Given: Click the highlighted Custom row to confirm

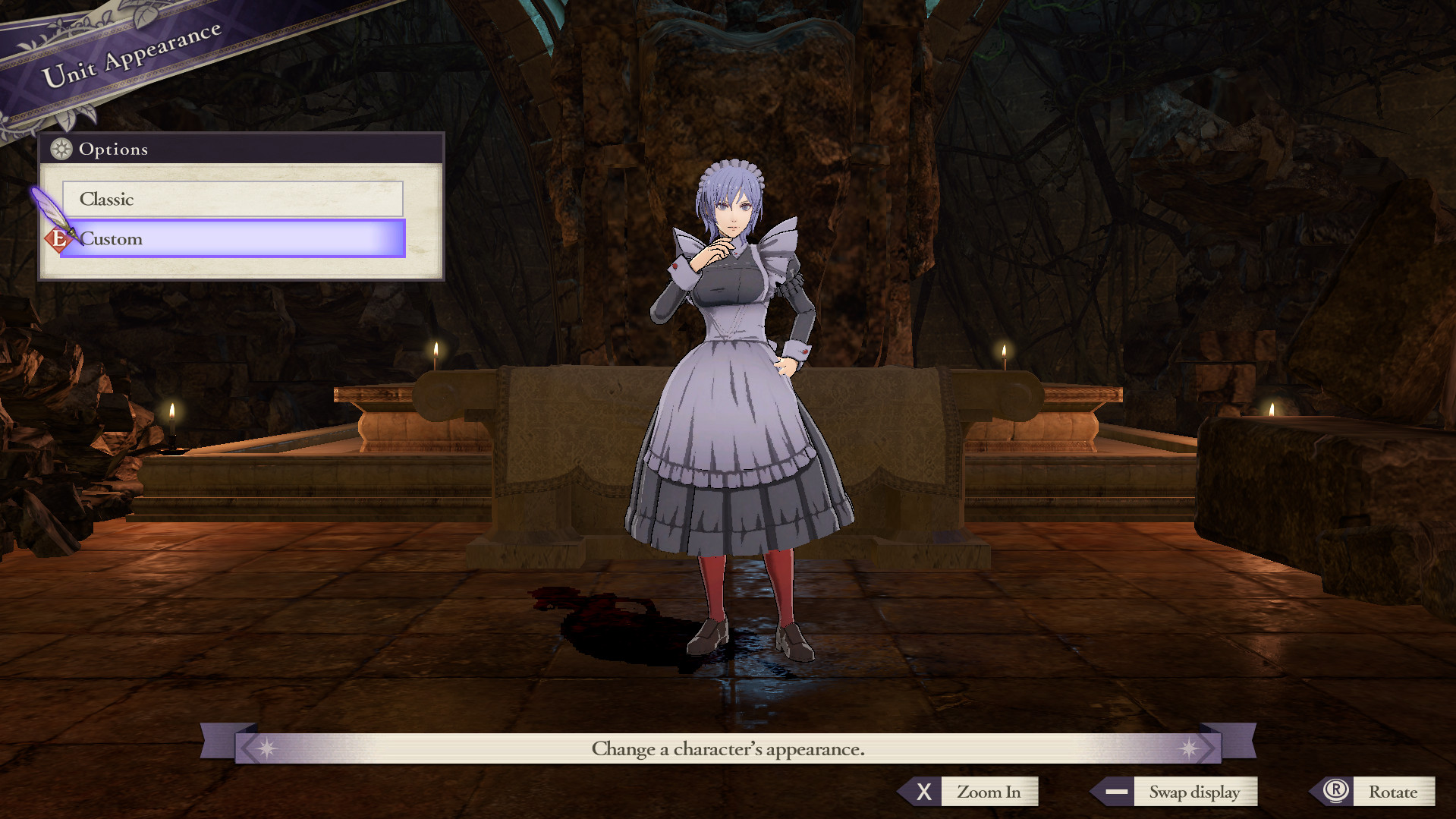Looking at the screenshot, I should click(231, 238).
